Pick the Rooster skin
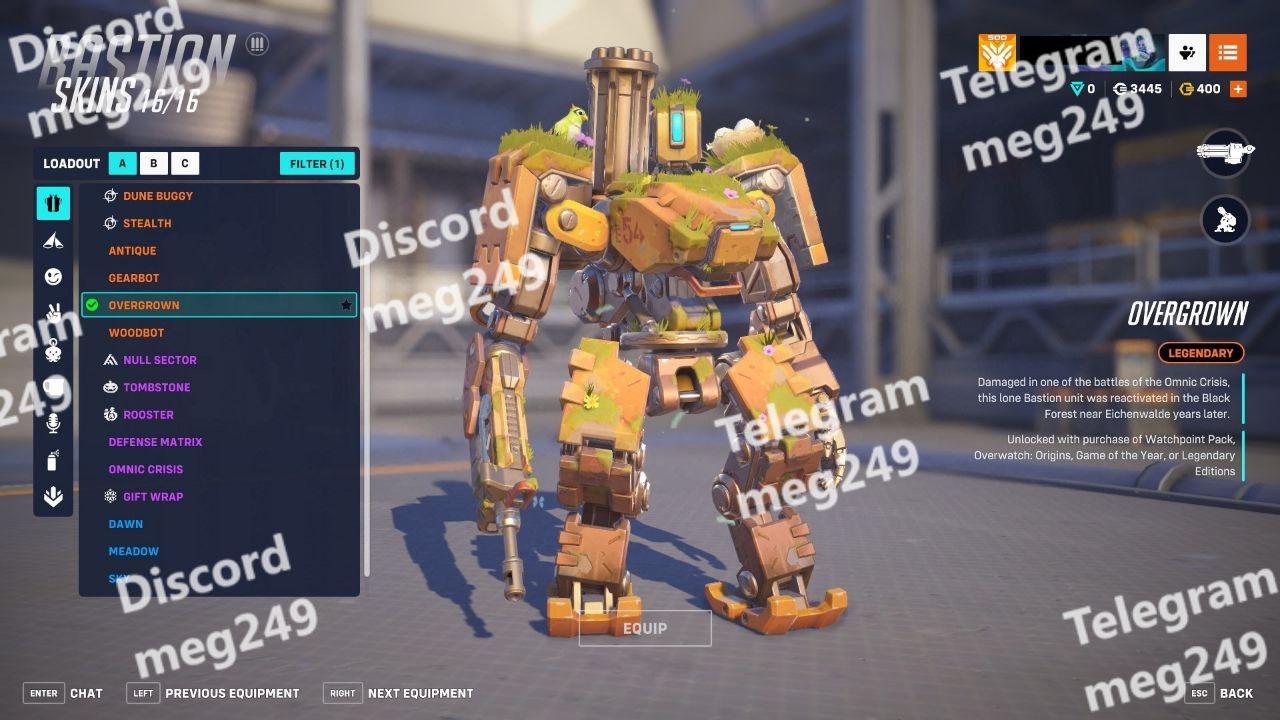The image size is (1280, 720). pos(148,415)
